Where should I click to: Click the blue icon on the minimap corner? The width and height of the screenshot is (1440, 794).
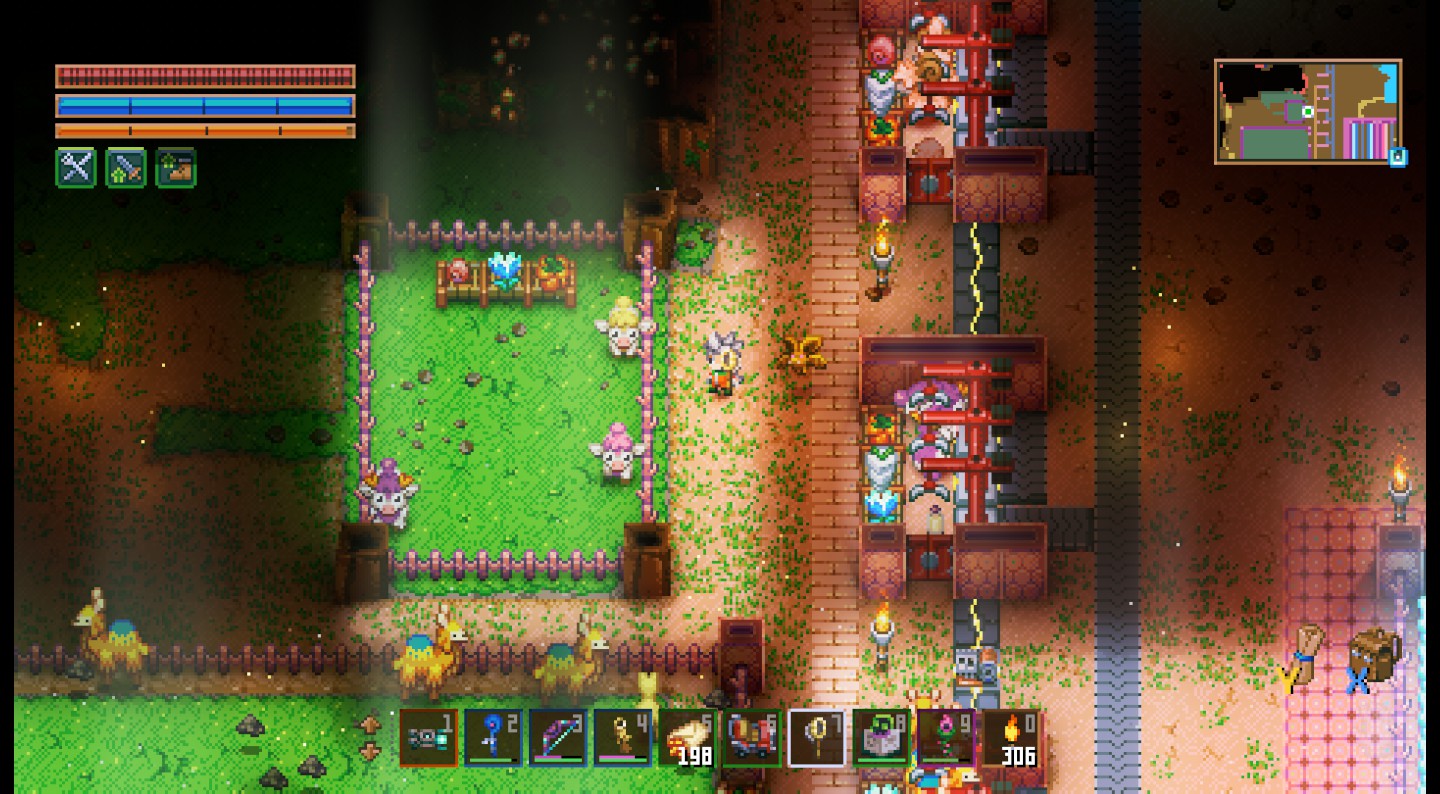click(x=1397, y=157)
